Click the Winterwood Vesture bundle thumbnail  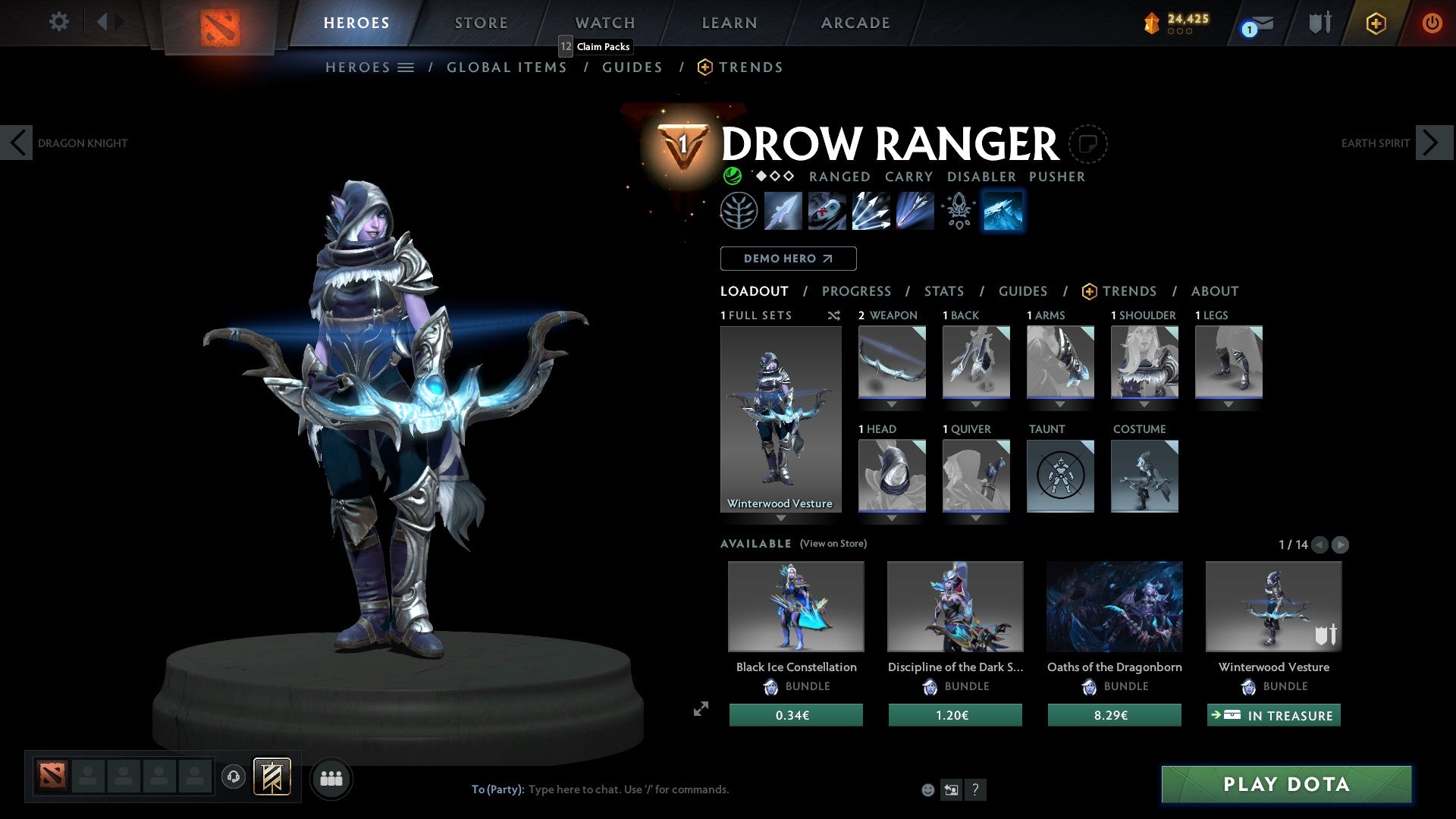tap(1272, 606)
